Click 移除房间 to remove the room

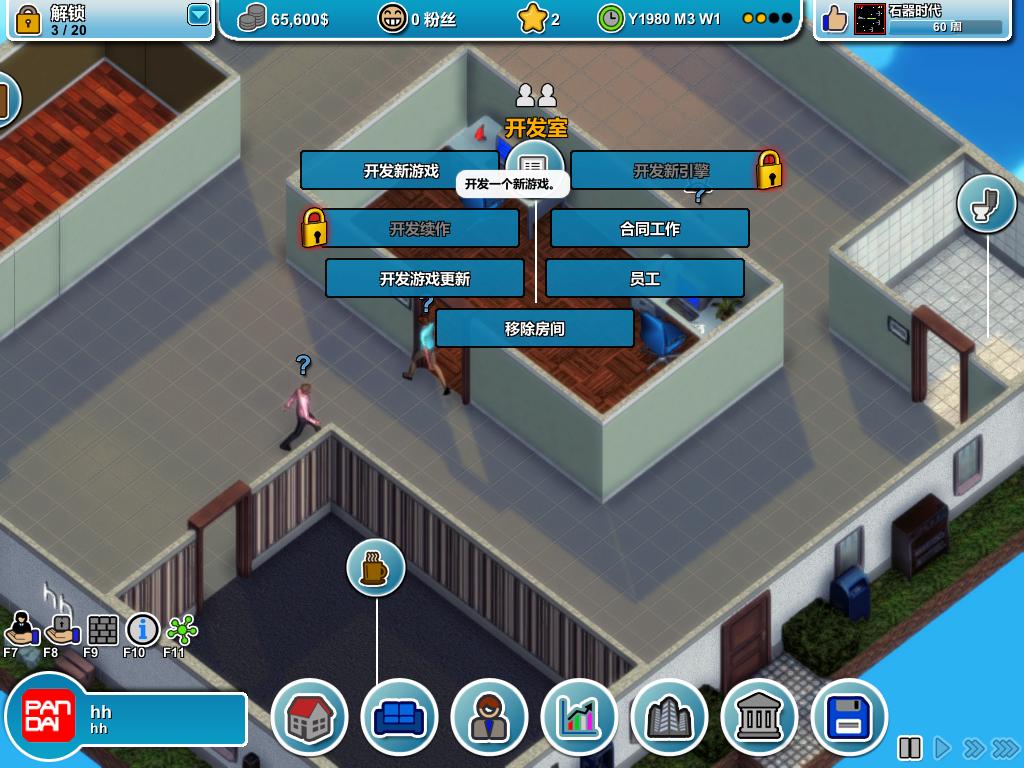pyautogui.click(x=534, y=329)
